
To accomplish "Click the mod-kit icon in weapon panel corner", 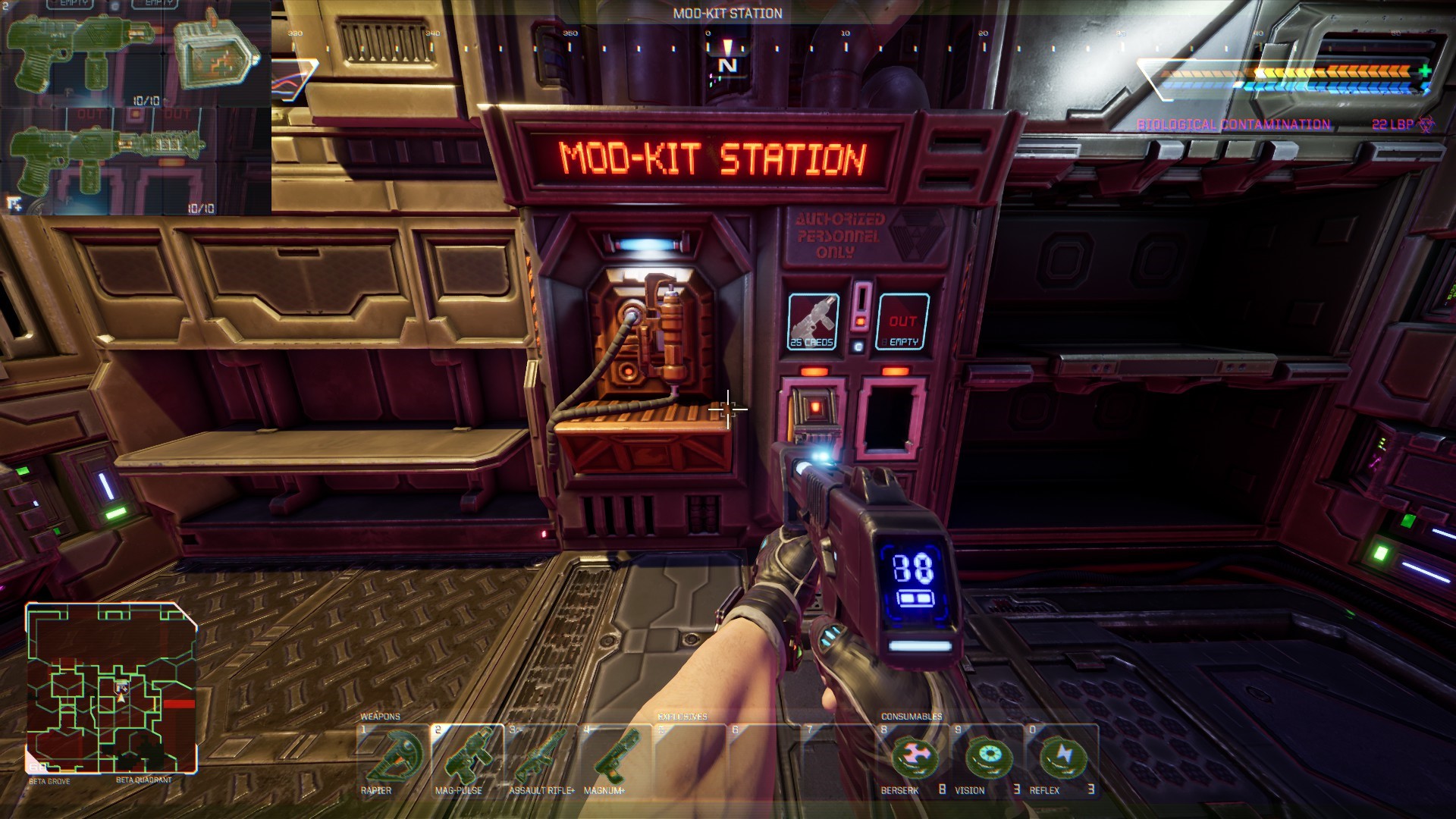I will [x=14, y=203].
